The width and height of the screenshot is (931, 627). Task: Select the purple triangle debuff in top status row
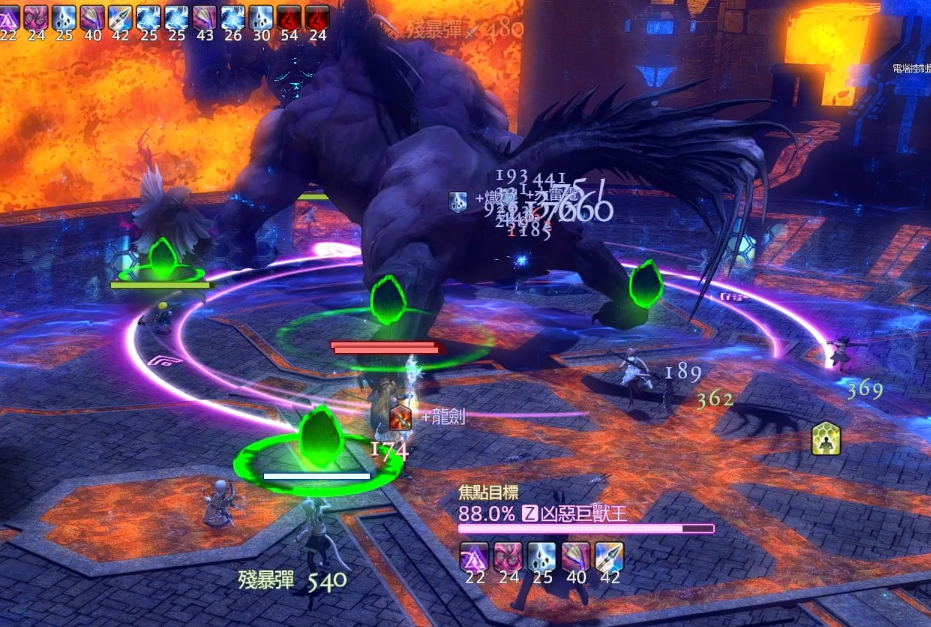[9, 16]
